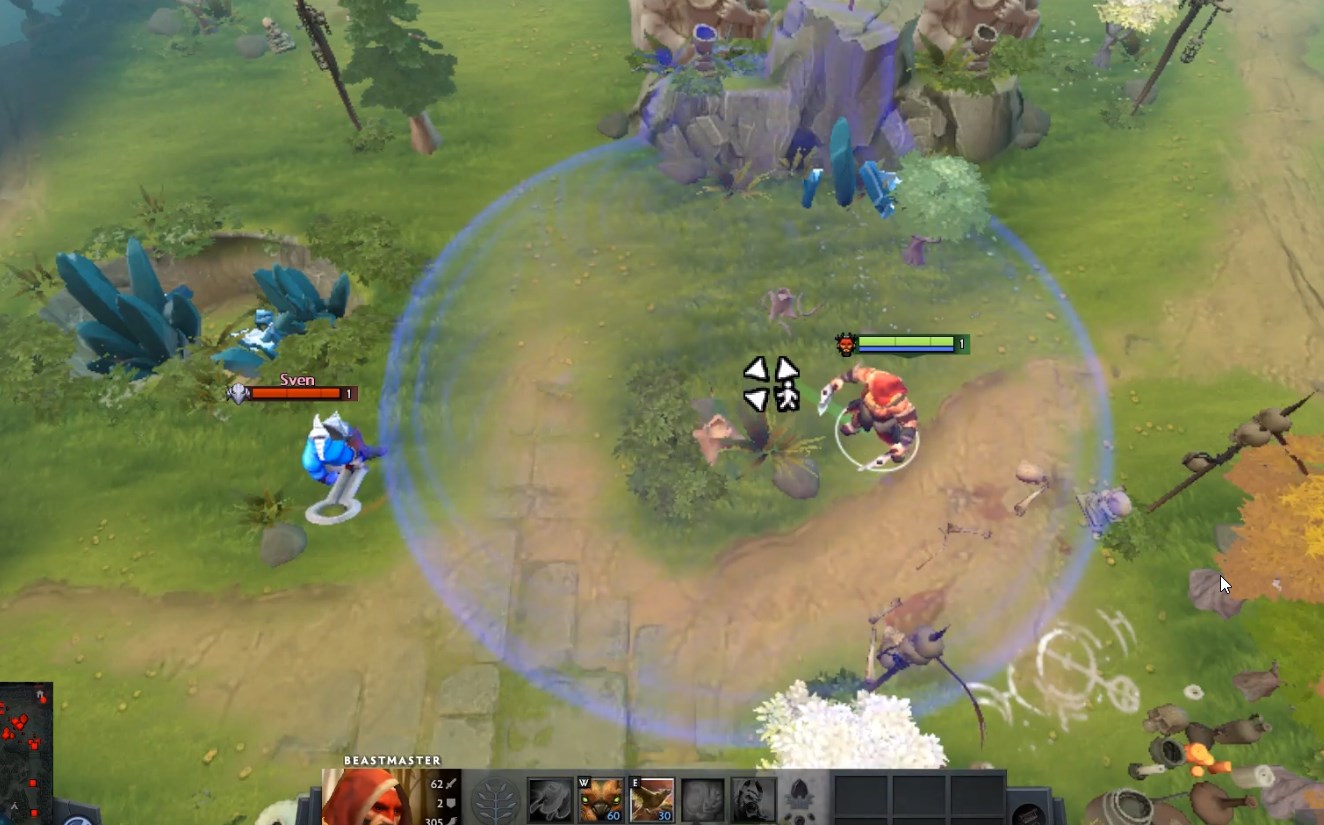
Task: Click the attack damage sword stat icon
Action: coord(450,782)
